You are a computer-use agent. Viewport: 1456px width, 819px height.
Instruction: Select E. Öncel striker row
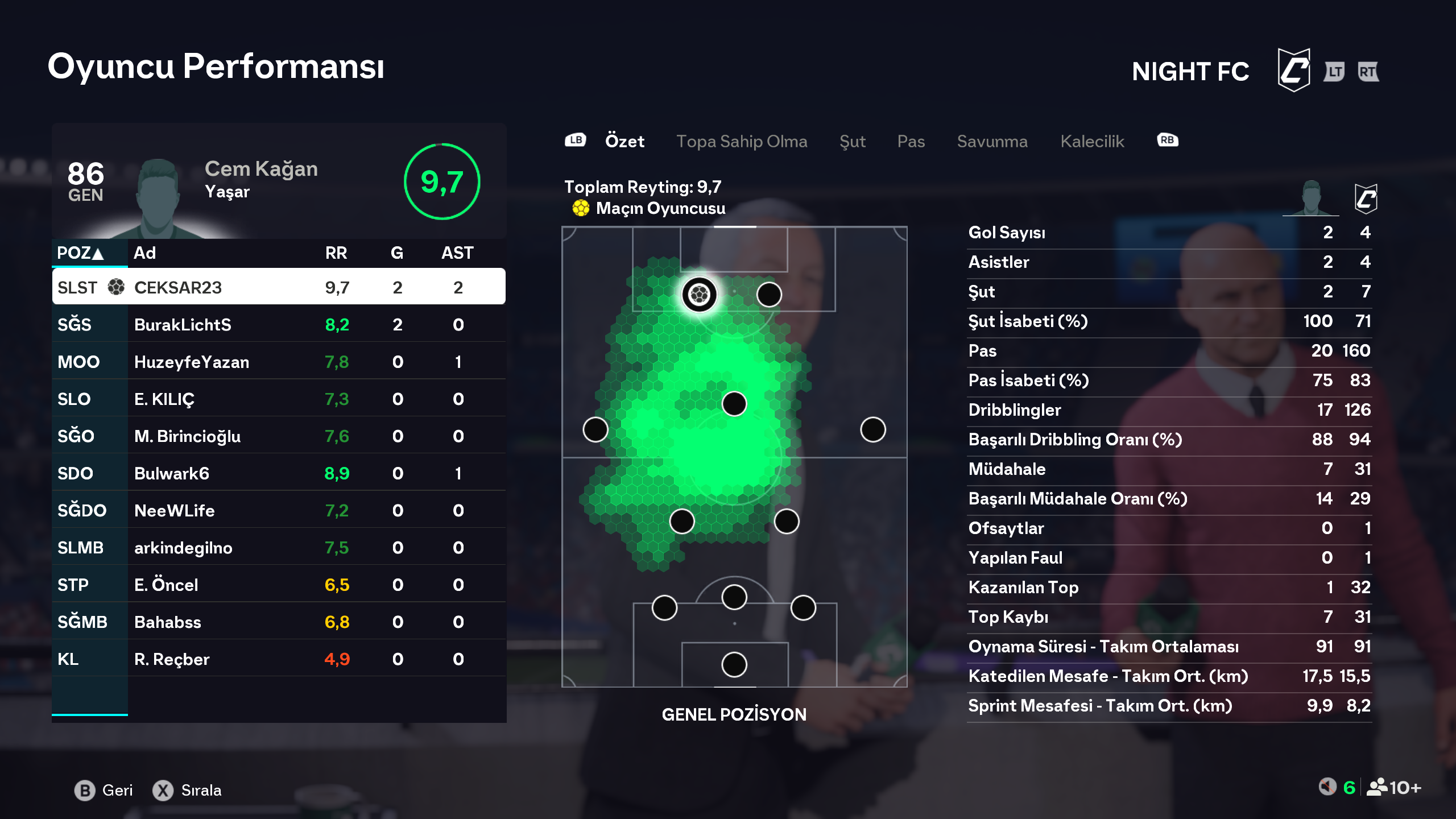click(x=279, y=585)
